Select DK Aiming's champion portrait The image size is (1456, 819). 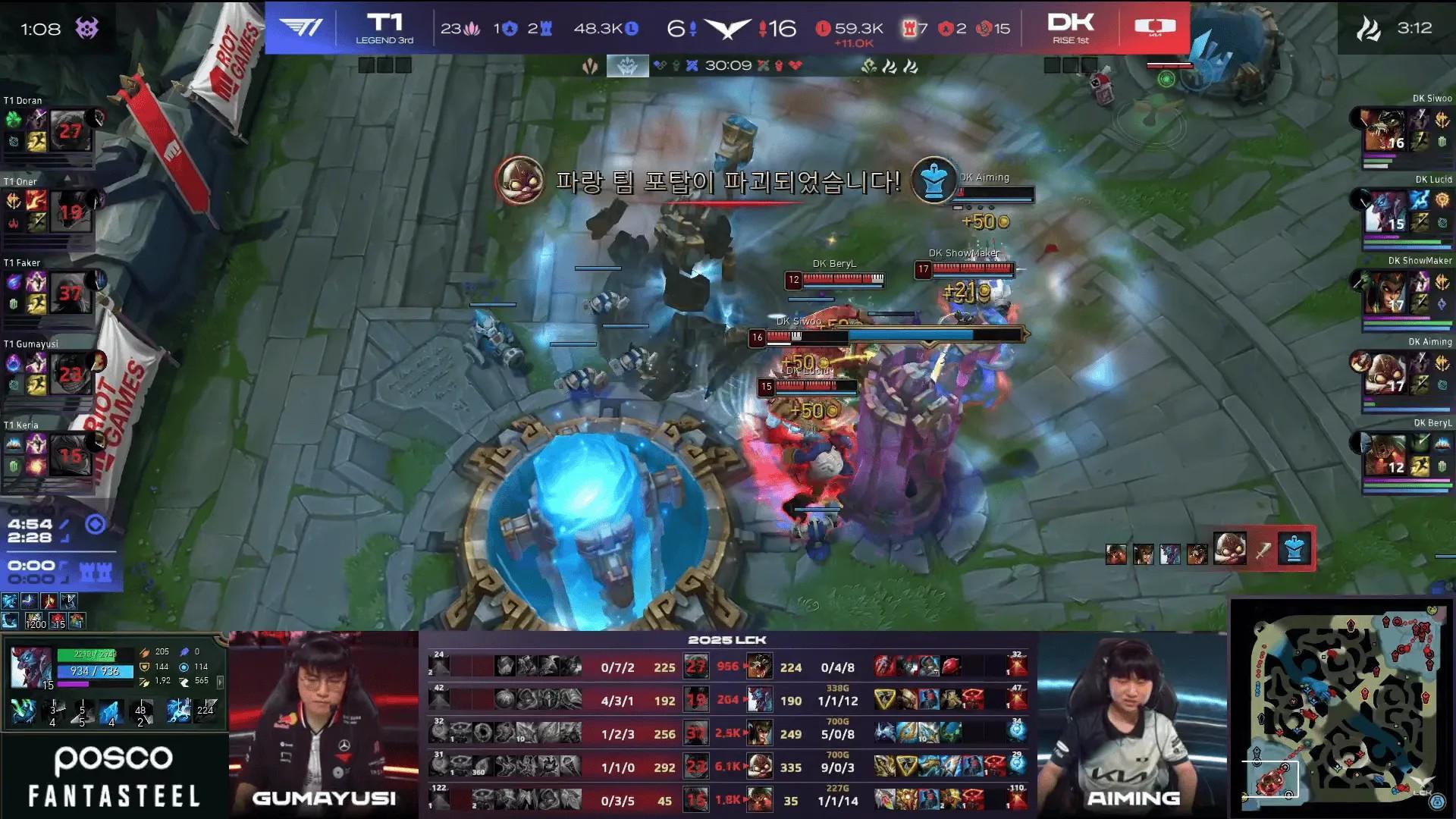click(x=1385, y=375)
